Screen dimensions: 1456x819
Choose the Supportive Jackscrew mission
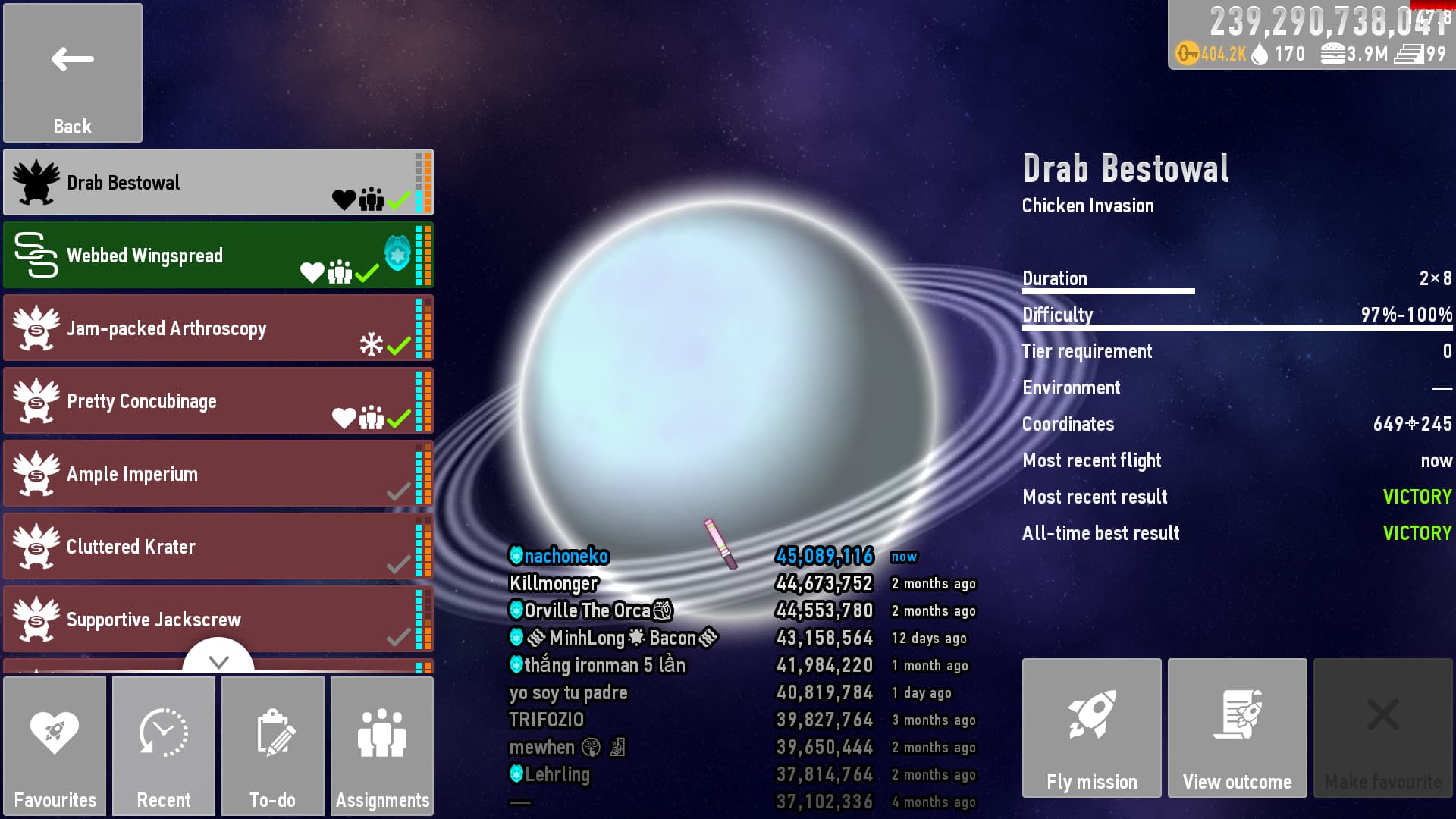click(218, 620)
